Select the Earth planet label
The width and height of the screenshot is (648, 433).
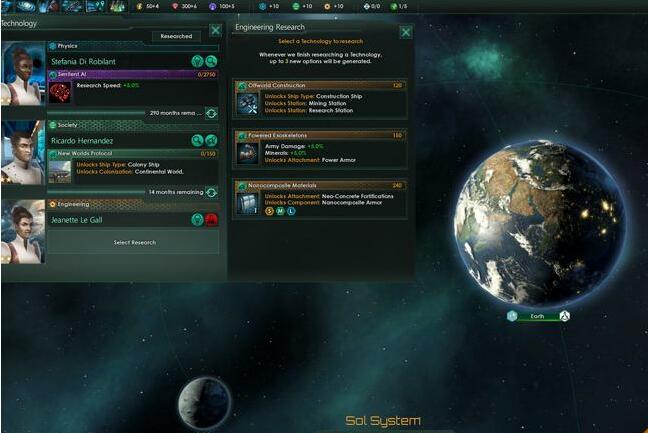point(537,316)
